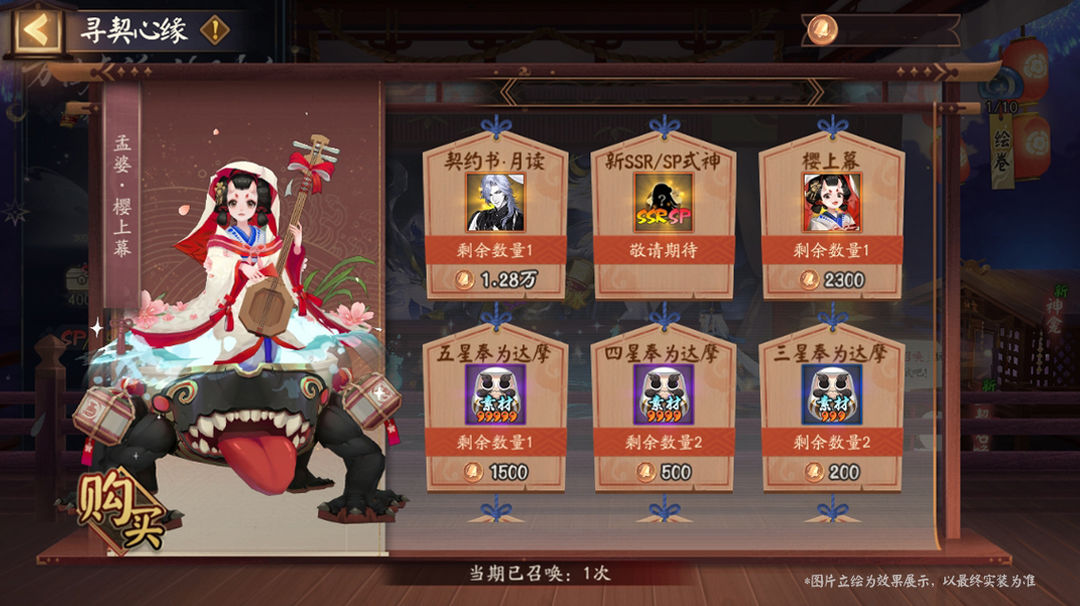Open the exclamation info icon beside 寻契心缘
This screenshot has width=1080, height=606.
[214, 30]
